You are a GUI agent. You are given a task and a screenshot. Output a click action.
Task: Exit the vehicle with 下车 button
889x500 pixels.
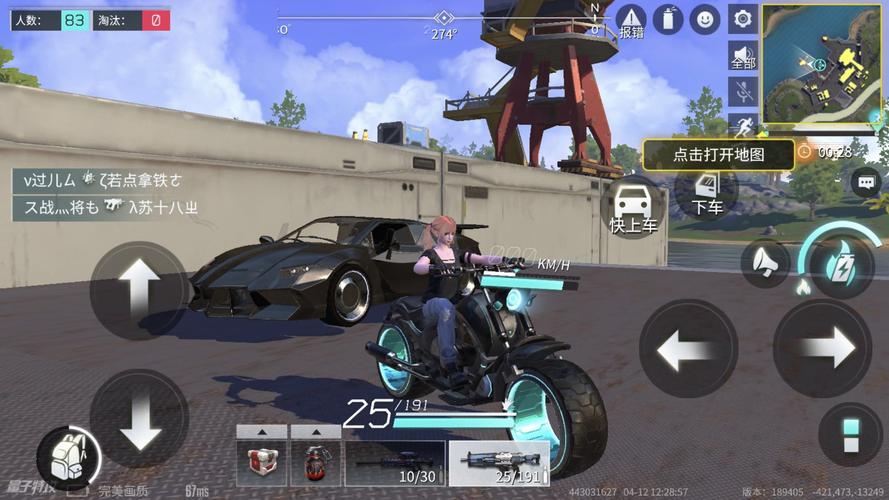point(707,192)
